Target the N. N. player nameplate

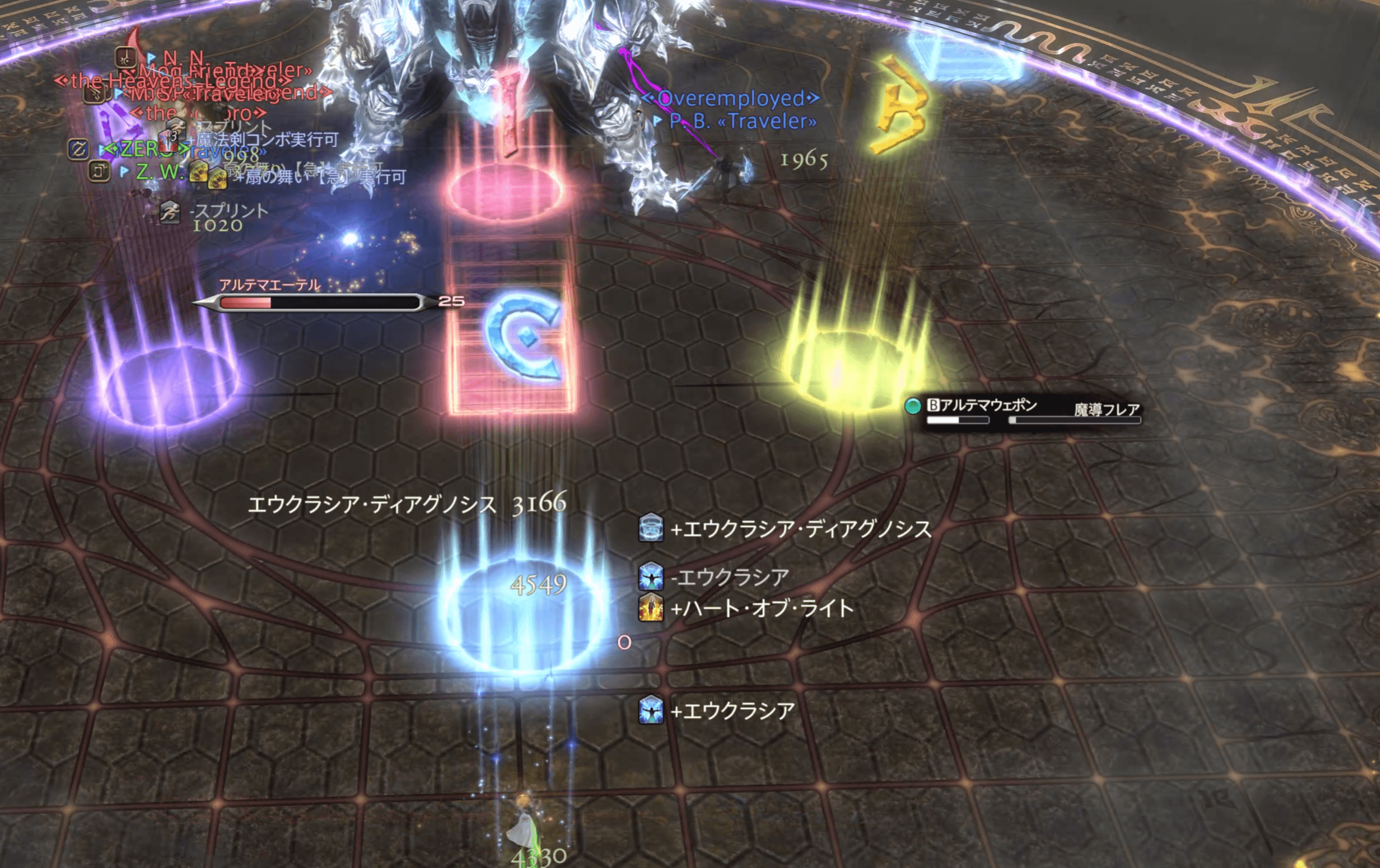(183, 58)
